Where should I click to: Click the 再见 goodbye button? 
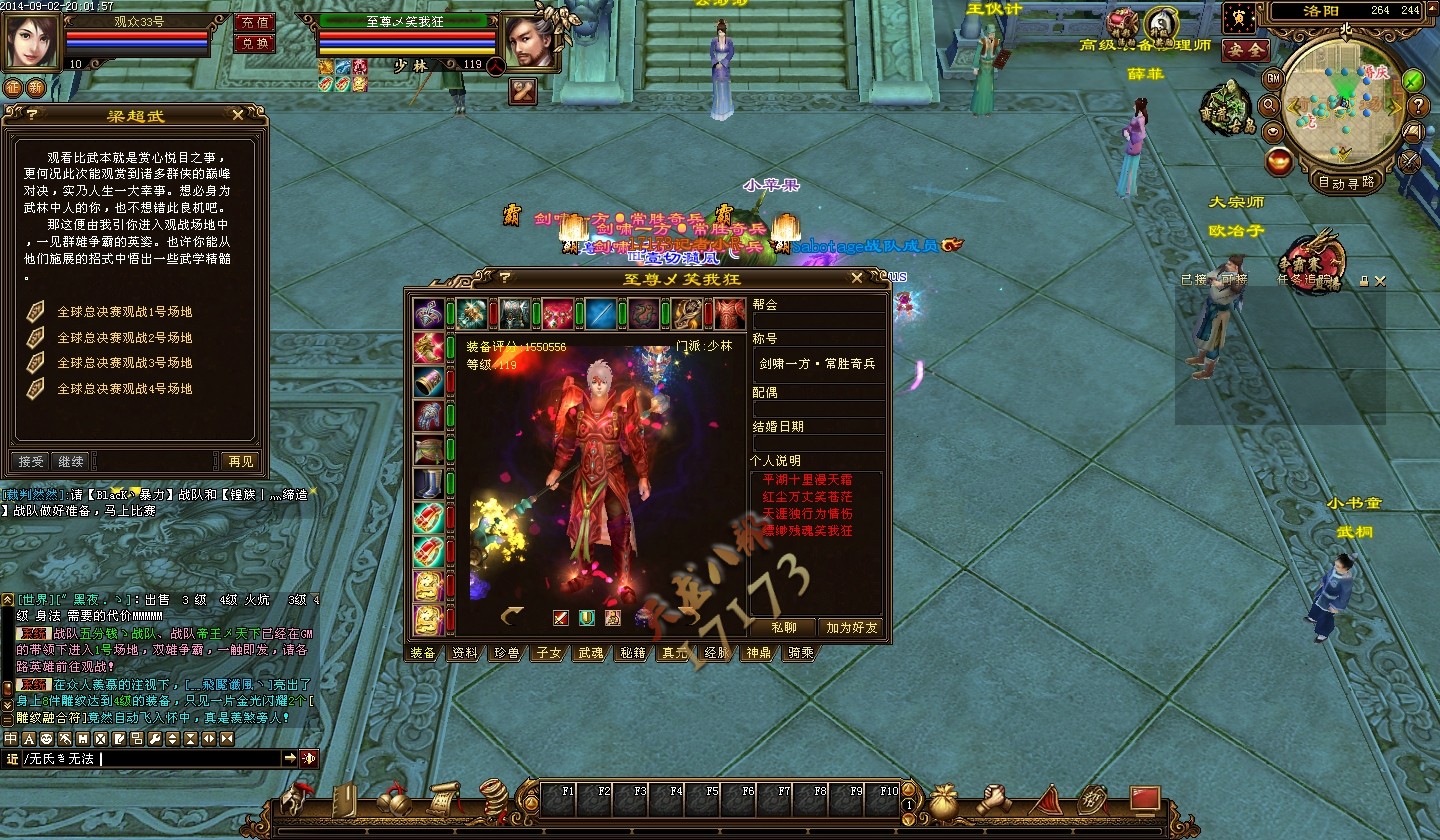point(241,461)
